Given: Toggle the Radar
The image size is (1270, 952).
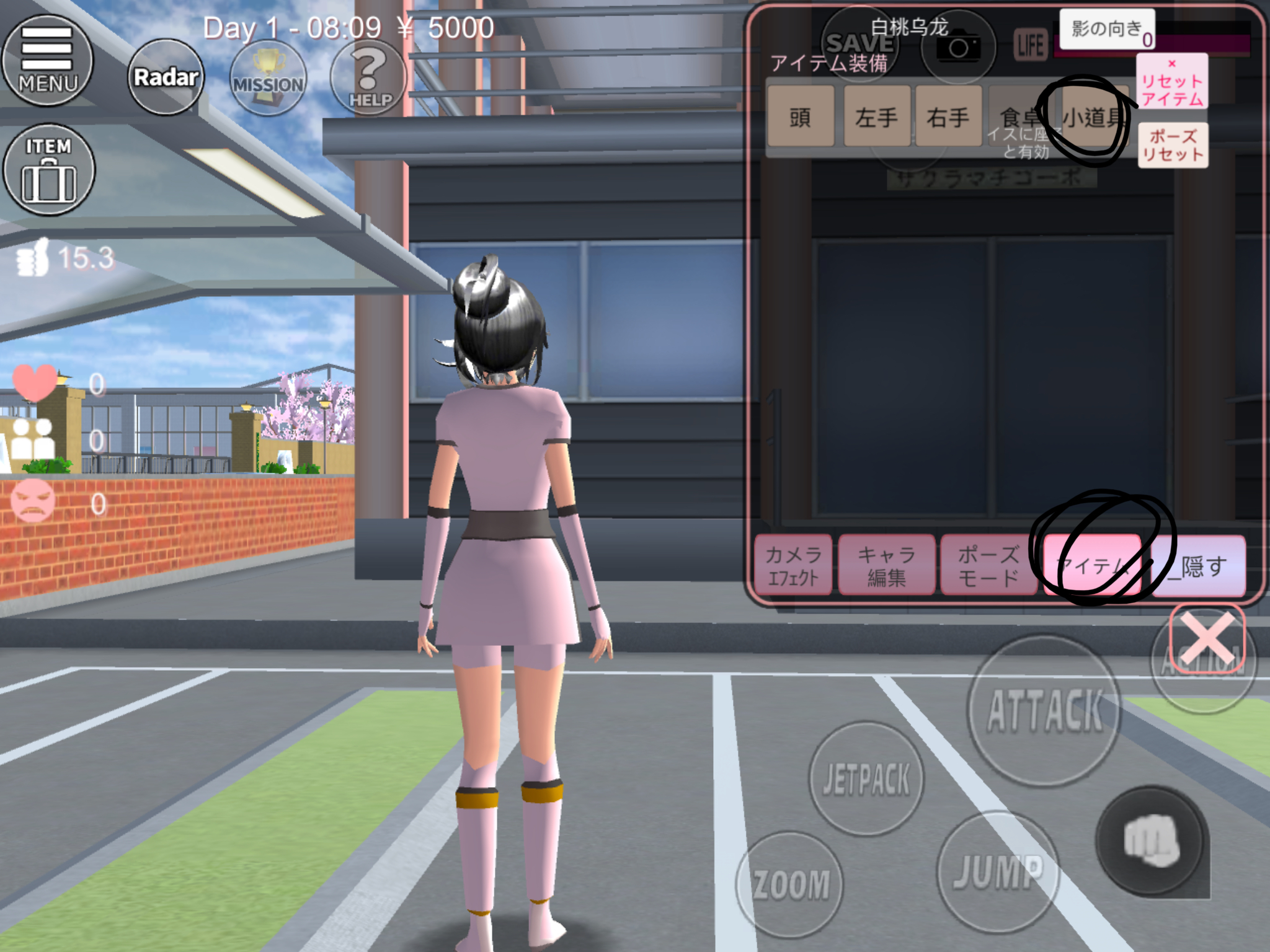Looking at the screenshot, I should tap(166, 77).
